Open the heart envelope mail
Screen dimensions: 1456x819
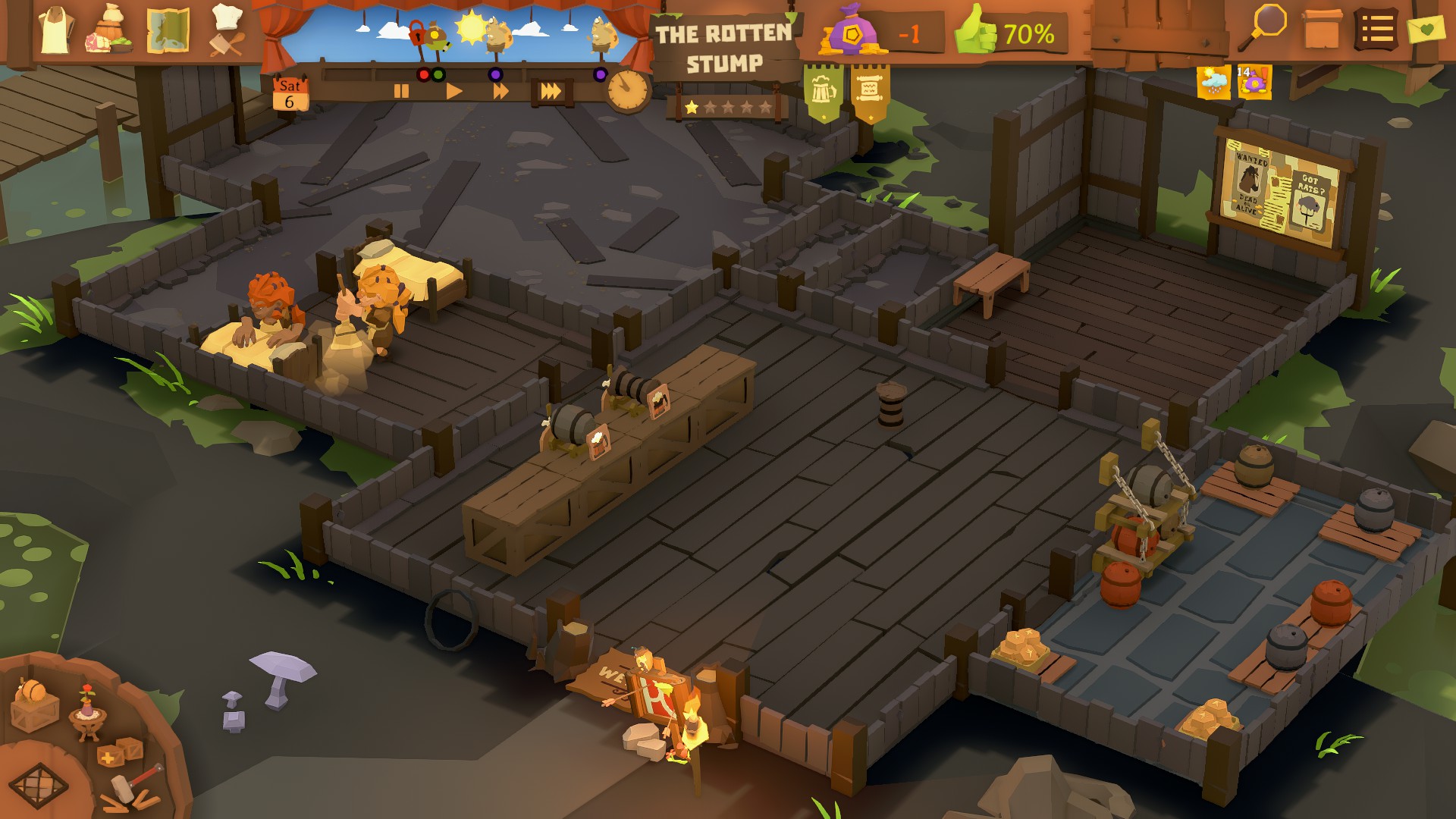tap(1426, 30)
